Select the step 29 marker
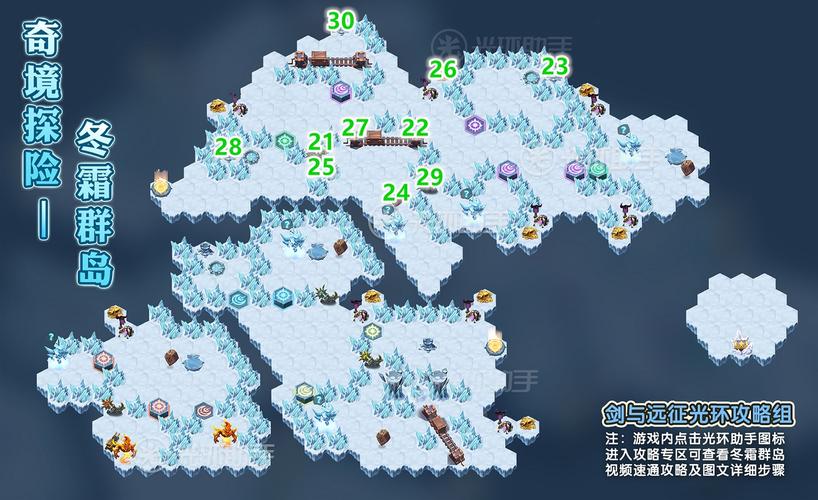This screenshot has width=818, height=500. pos(429,176)
